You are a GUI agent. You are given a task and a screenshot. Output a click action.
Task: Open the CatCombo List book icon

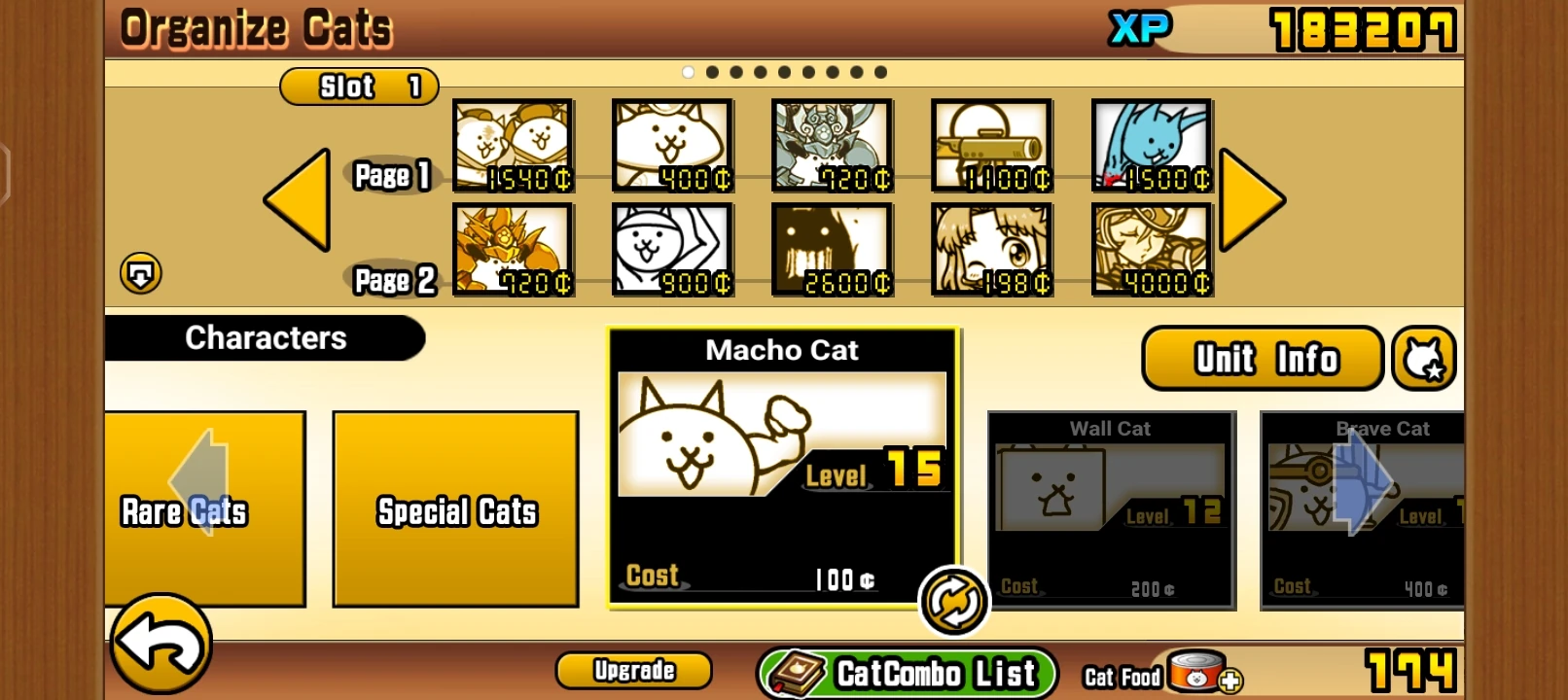pyautogui.click(x=794, y=670)
